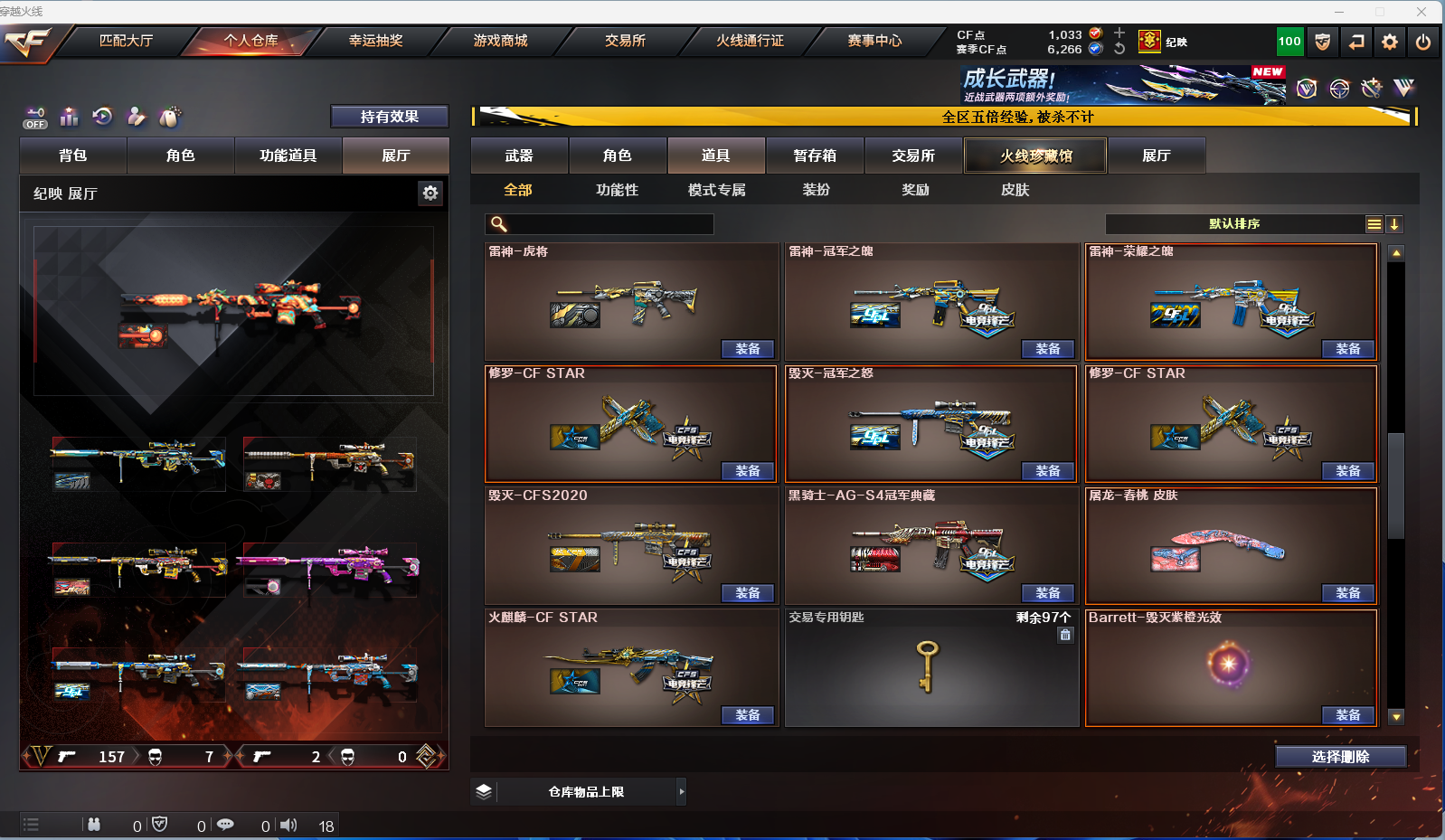Viewport: 1445px width, 840px height.
Task: Open the 交易所 in the top navigation bar
Action: (625, 41)
